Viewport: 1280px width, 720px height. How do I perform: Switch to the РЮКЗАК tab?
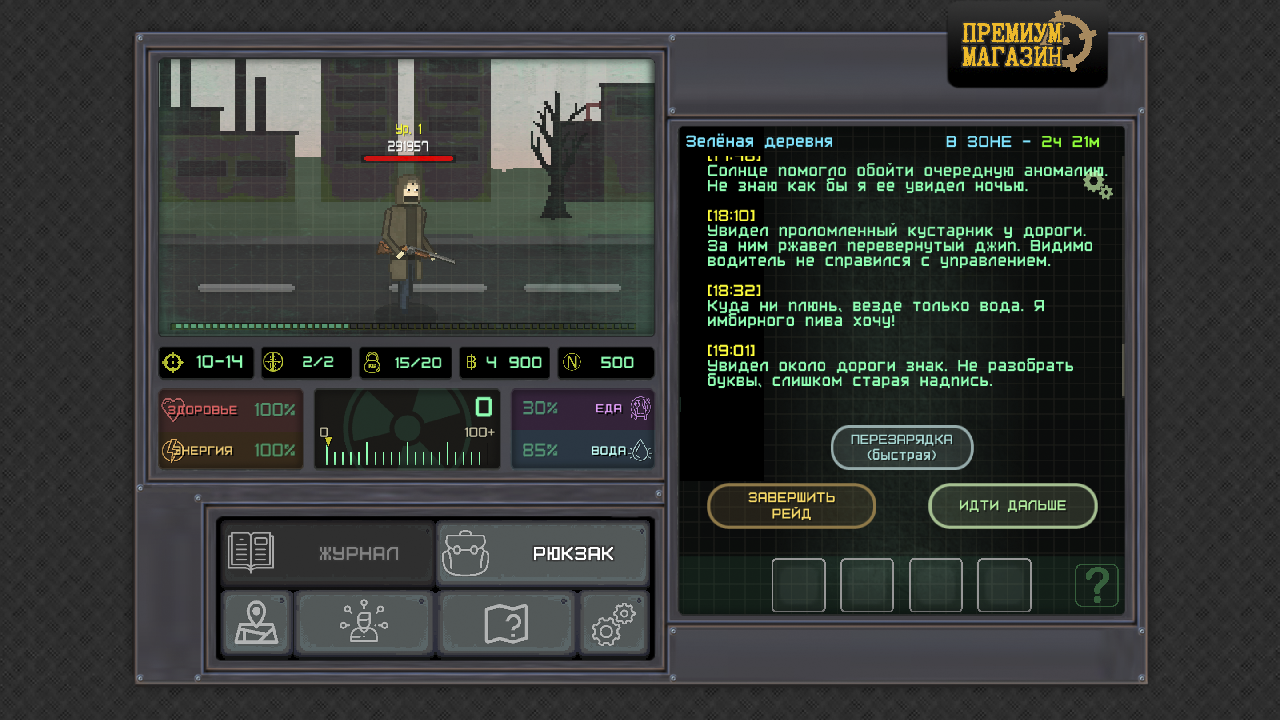pyautogui.click(x=543, y=551)
